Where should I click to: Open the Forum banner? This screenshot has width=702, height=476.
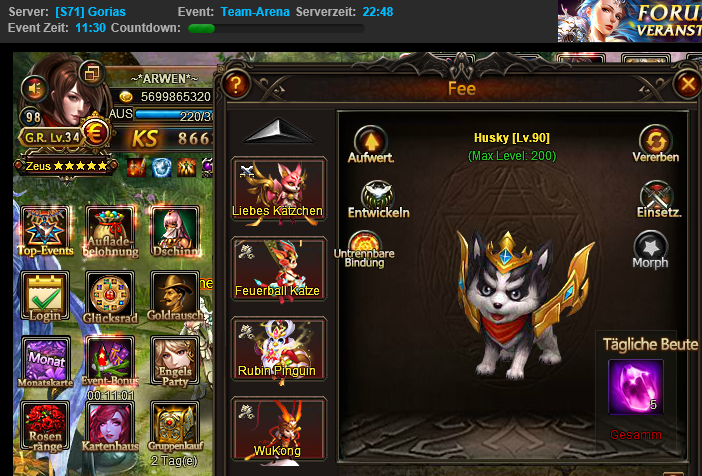[630, 20]
